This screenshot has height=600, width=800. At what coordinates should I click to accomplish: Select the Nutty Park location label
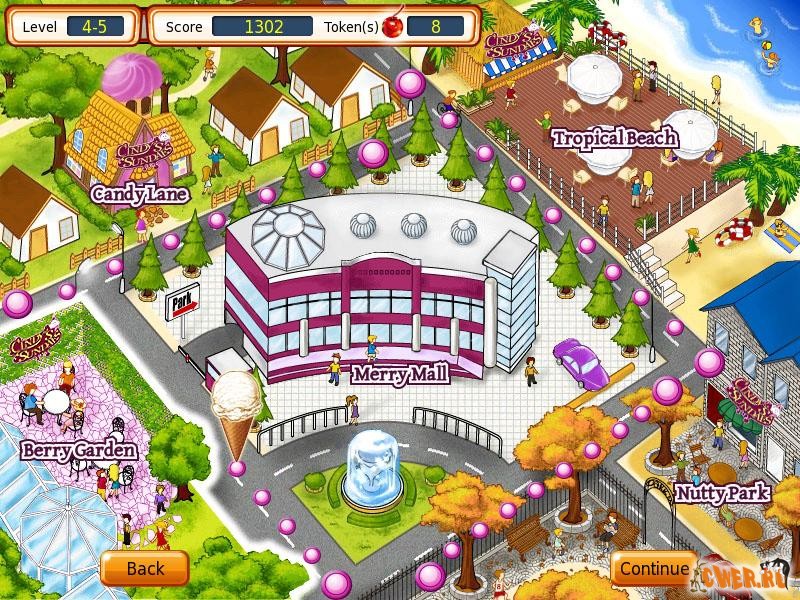(722, 492)
